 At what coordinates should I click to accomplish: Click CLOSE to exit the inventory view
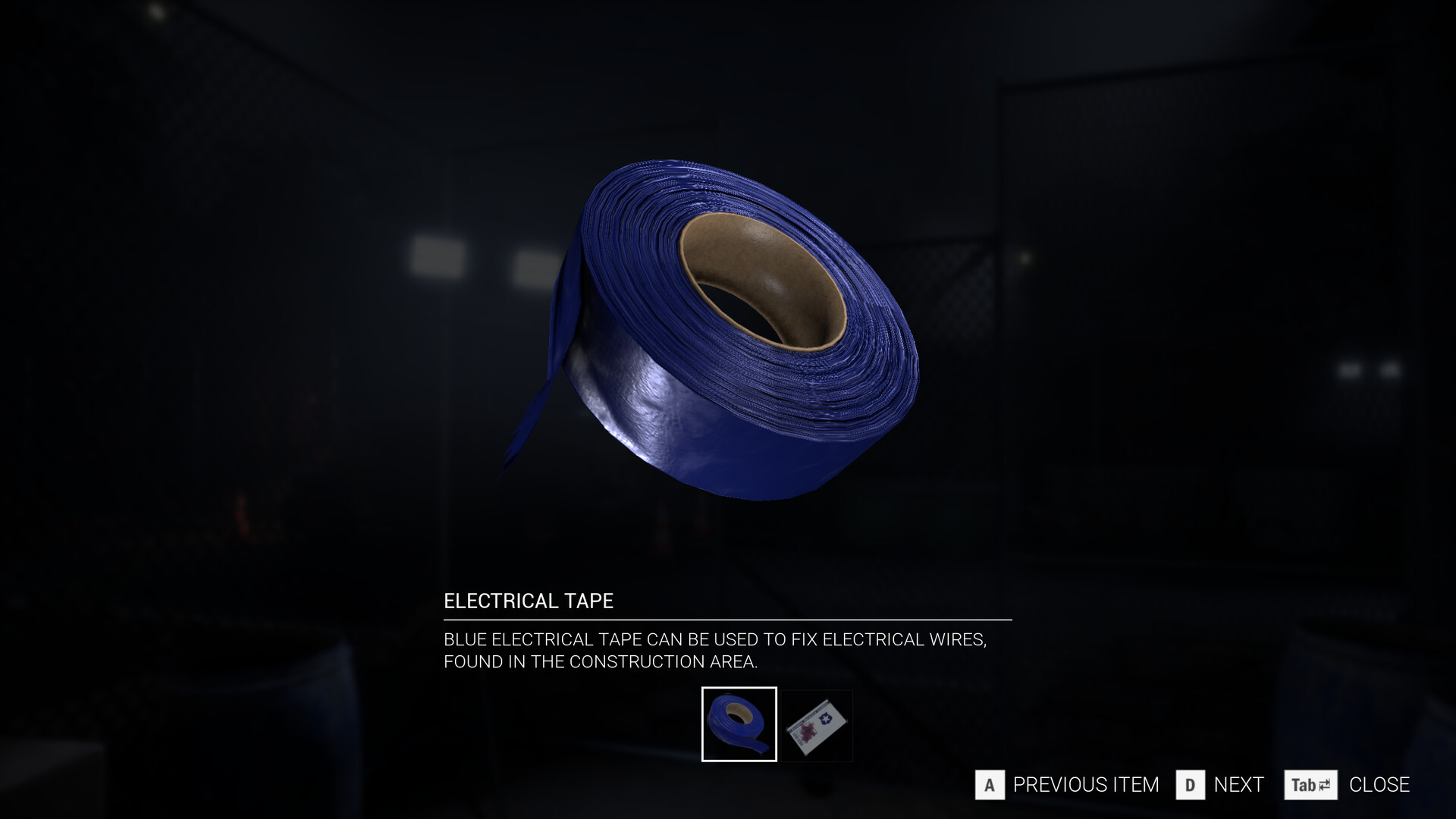pyautogui.click(x=1379, y=786)
